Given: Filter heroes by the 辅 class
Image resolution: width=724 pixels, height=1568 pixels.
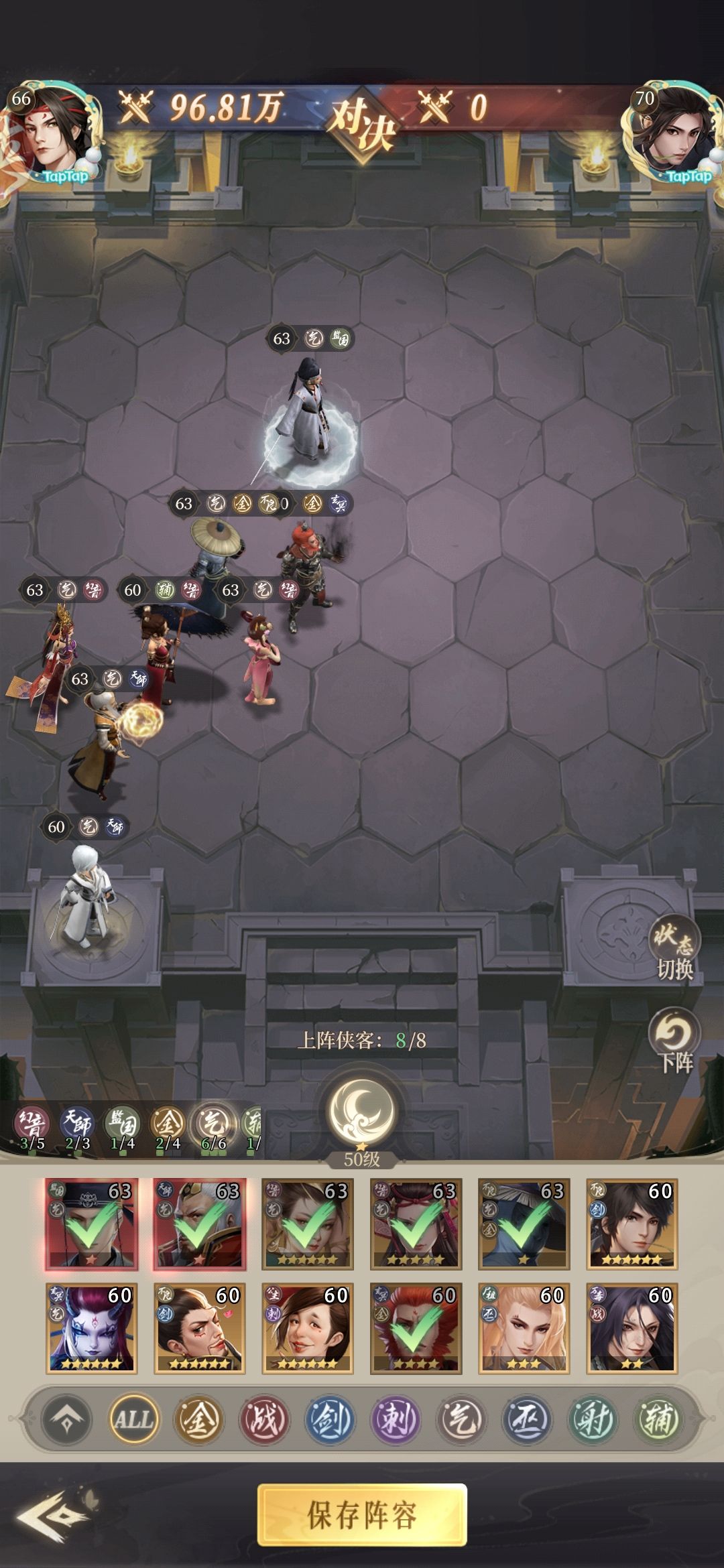Looking at the screenshot, I should [658, 1419].
